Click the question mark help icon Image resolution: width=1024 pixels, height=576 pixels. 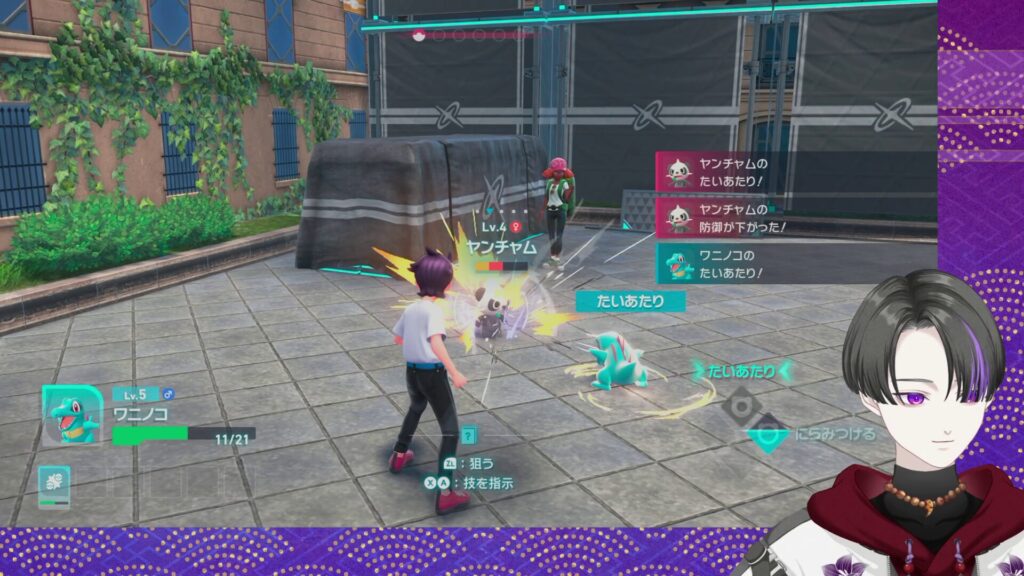[x=469, y=437]
